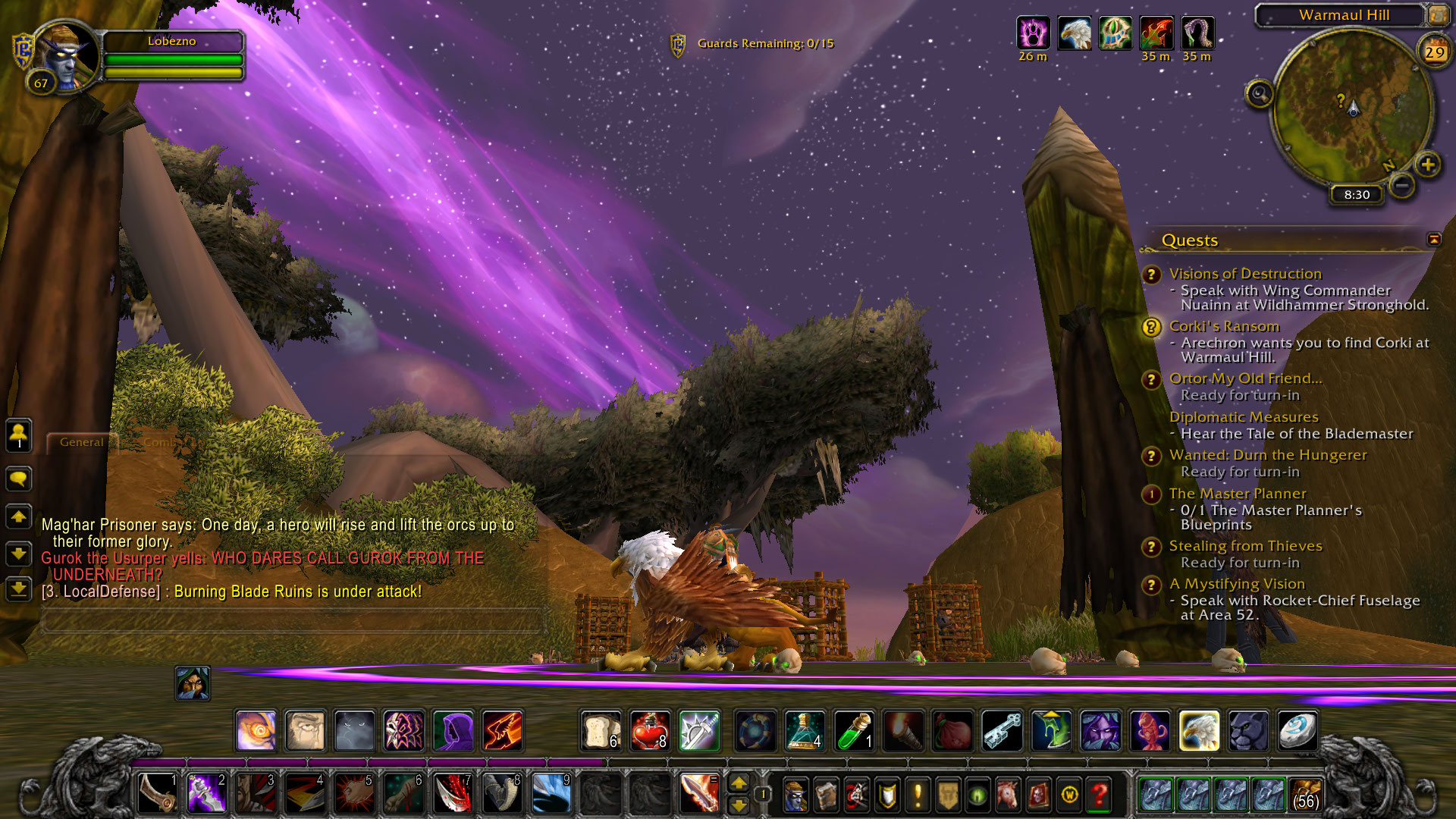Open the calendar showing day 29
Image resolution: width=1456 pixels, height=819 pixels.
(1434, 52)
